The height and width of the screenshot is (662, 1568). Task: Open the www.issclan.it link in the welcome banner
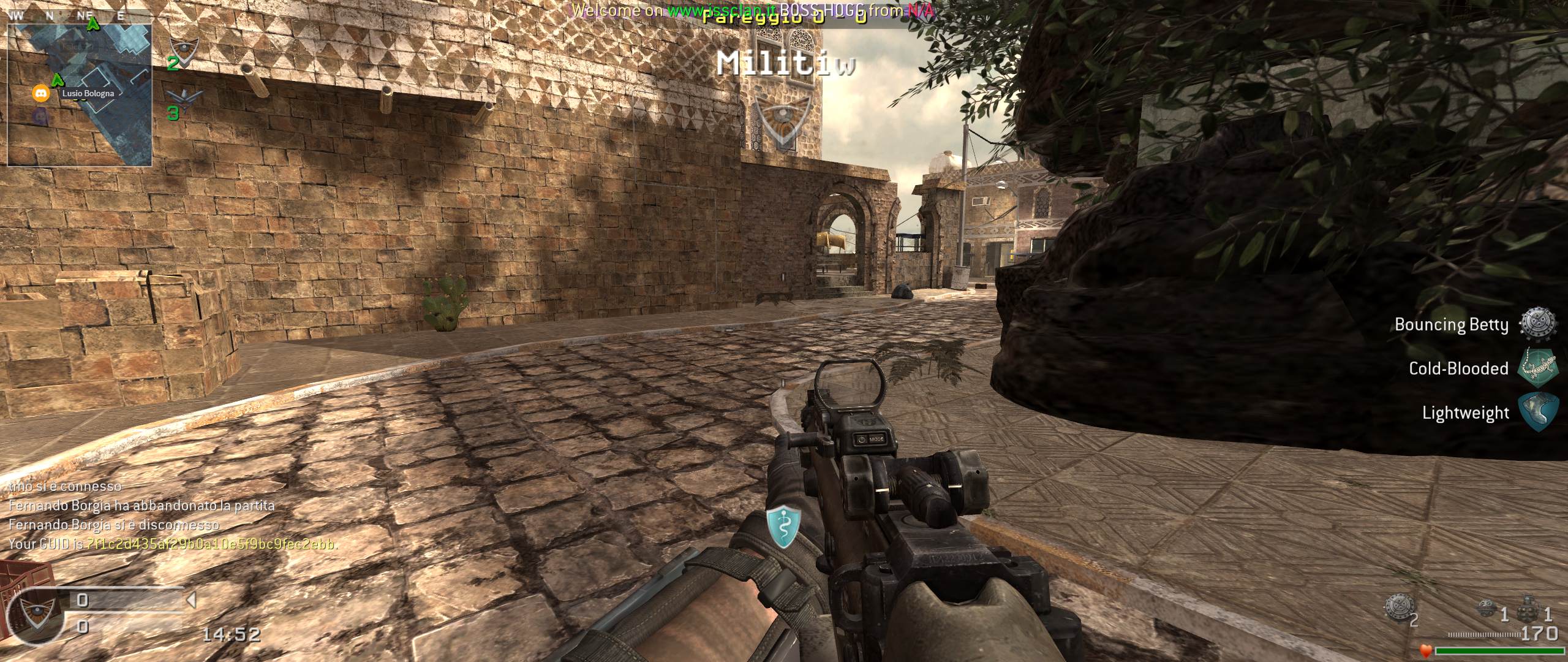(722, 10)
